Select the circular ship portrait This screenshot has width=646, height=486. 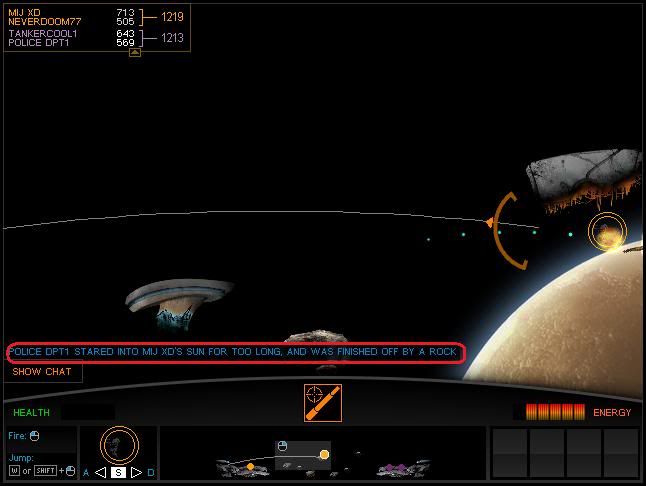point(120,444)
